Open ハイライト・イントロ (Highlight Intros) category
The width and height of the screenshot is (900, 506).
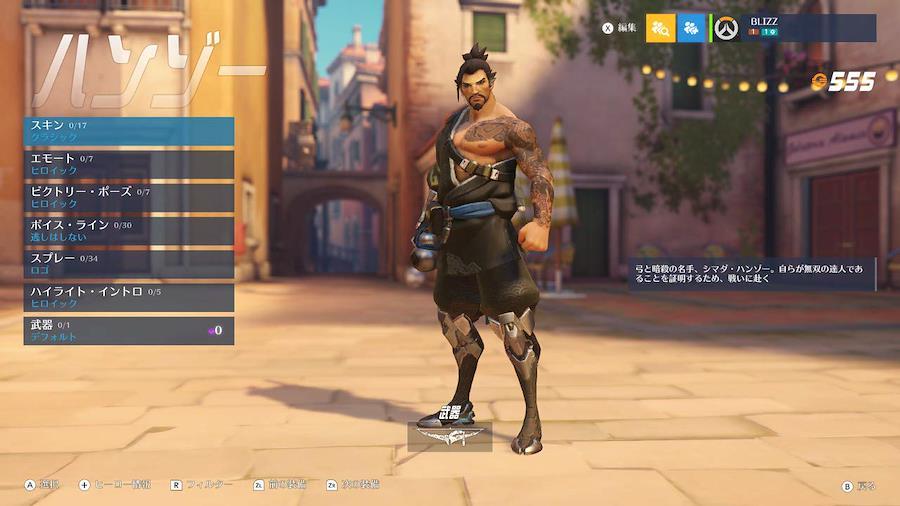(x=129, y=297)
